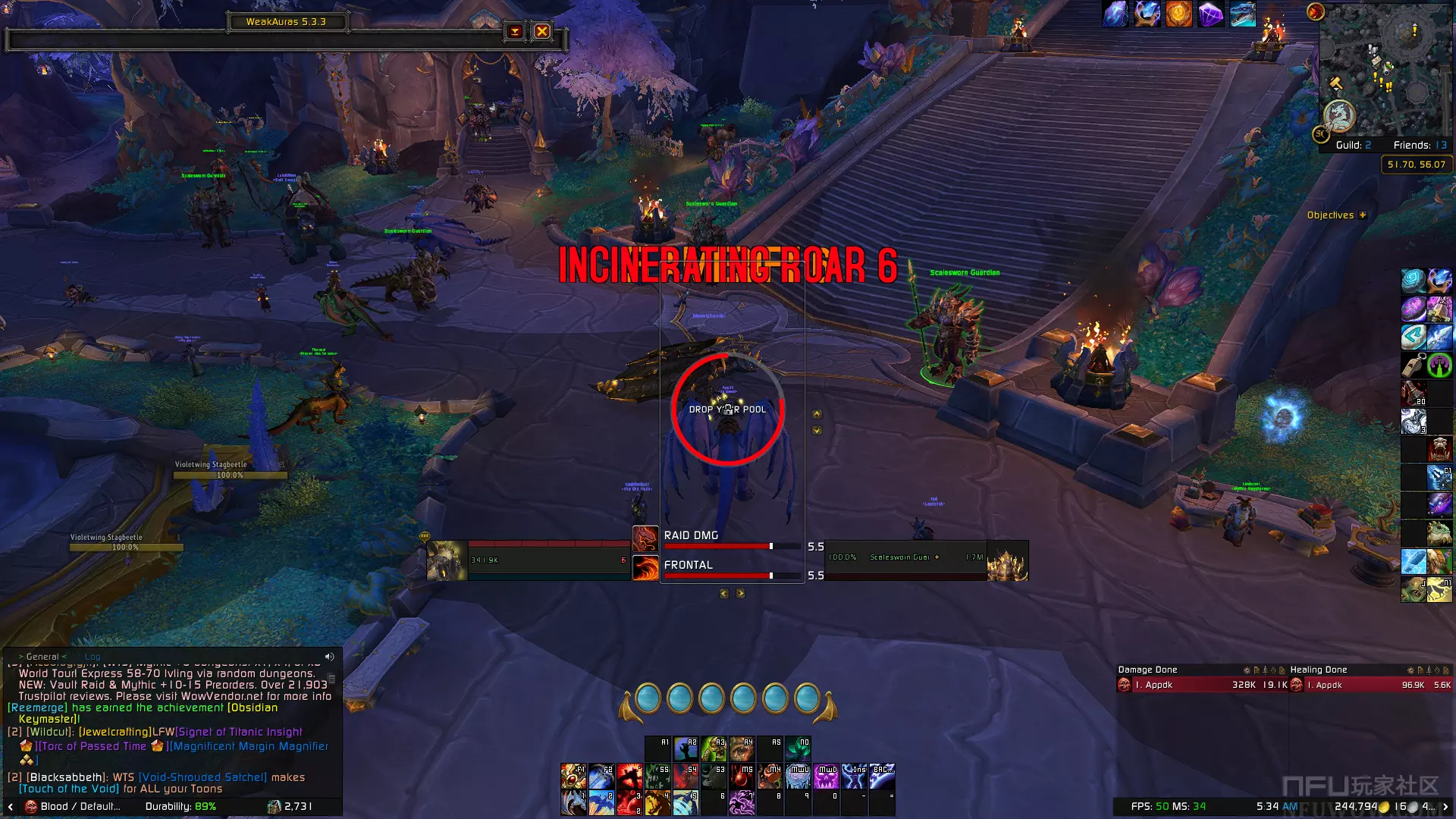Screen dimensions: 1456x819
Task: Select Appdk's row in Damage Done
Action: (x=1202, y=685)
